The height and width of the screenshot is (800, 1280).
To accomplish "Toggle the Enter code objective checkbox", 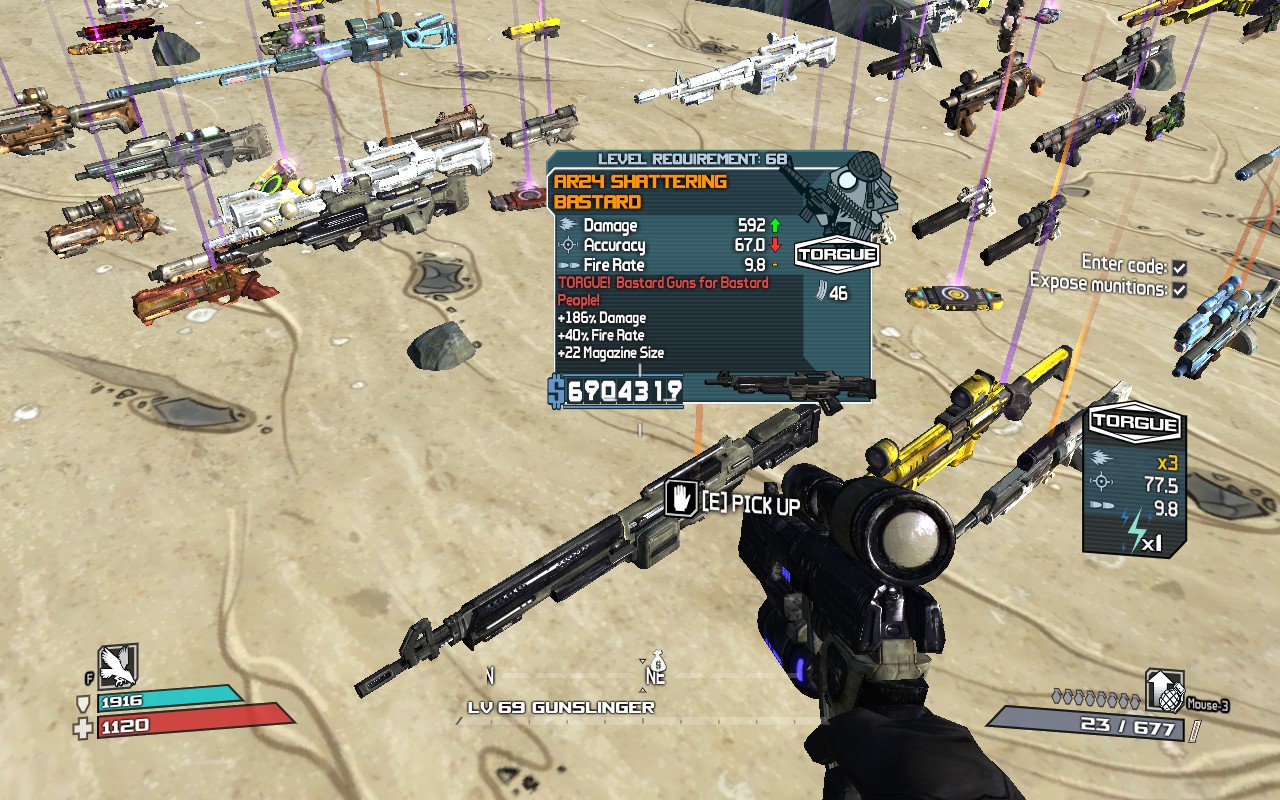I will click(1180, 268).
